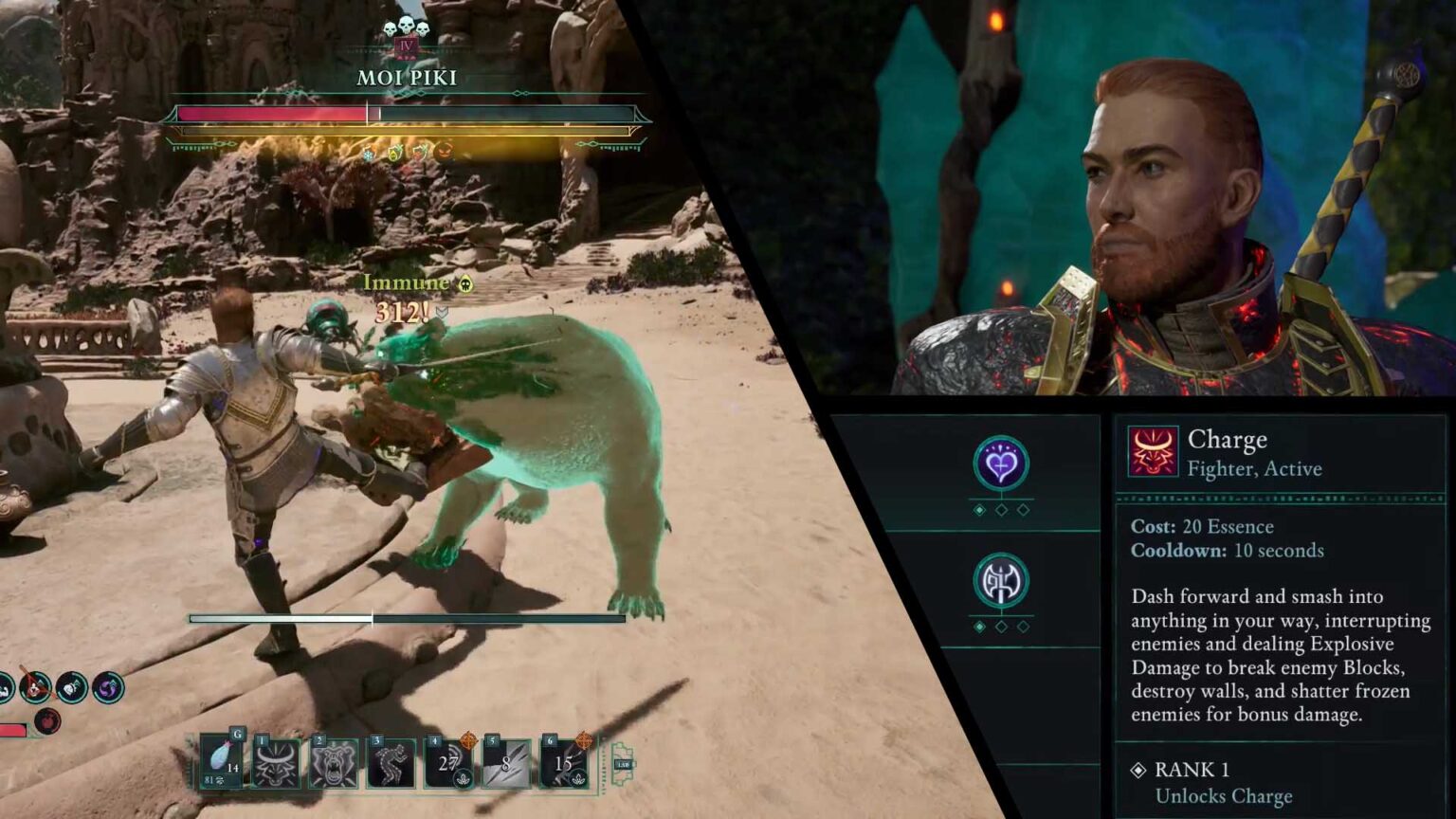Click the Fighter, Active label under Charge
Viewport: 1456px width, 819px height.
tap(1255, 468)
